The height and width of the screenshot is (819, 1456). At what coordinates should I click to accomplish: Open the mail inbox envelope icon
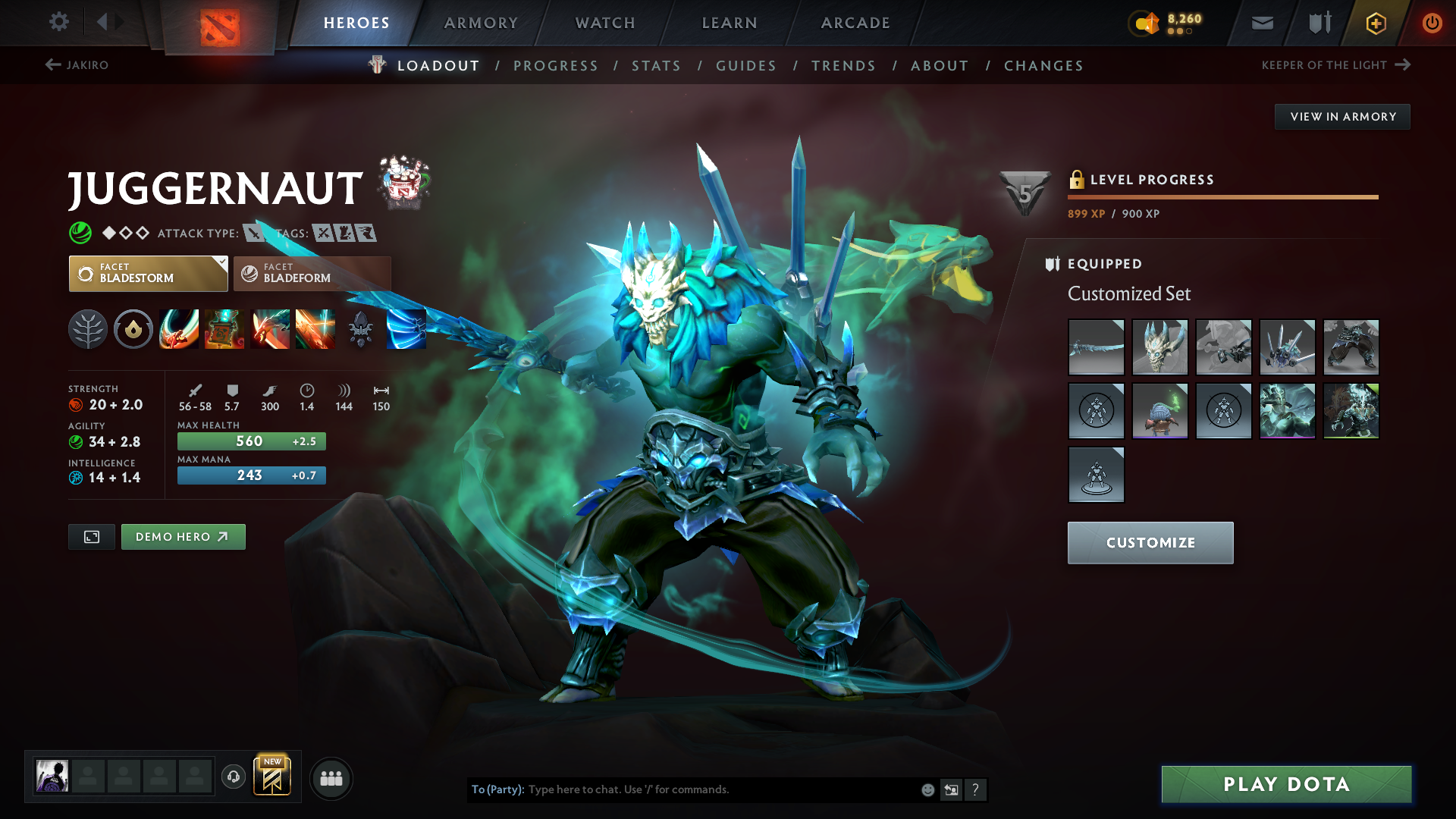1262,23
